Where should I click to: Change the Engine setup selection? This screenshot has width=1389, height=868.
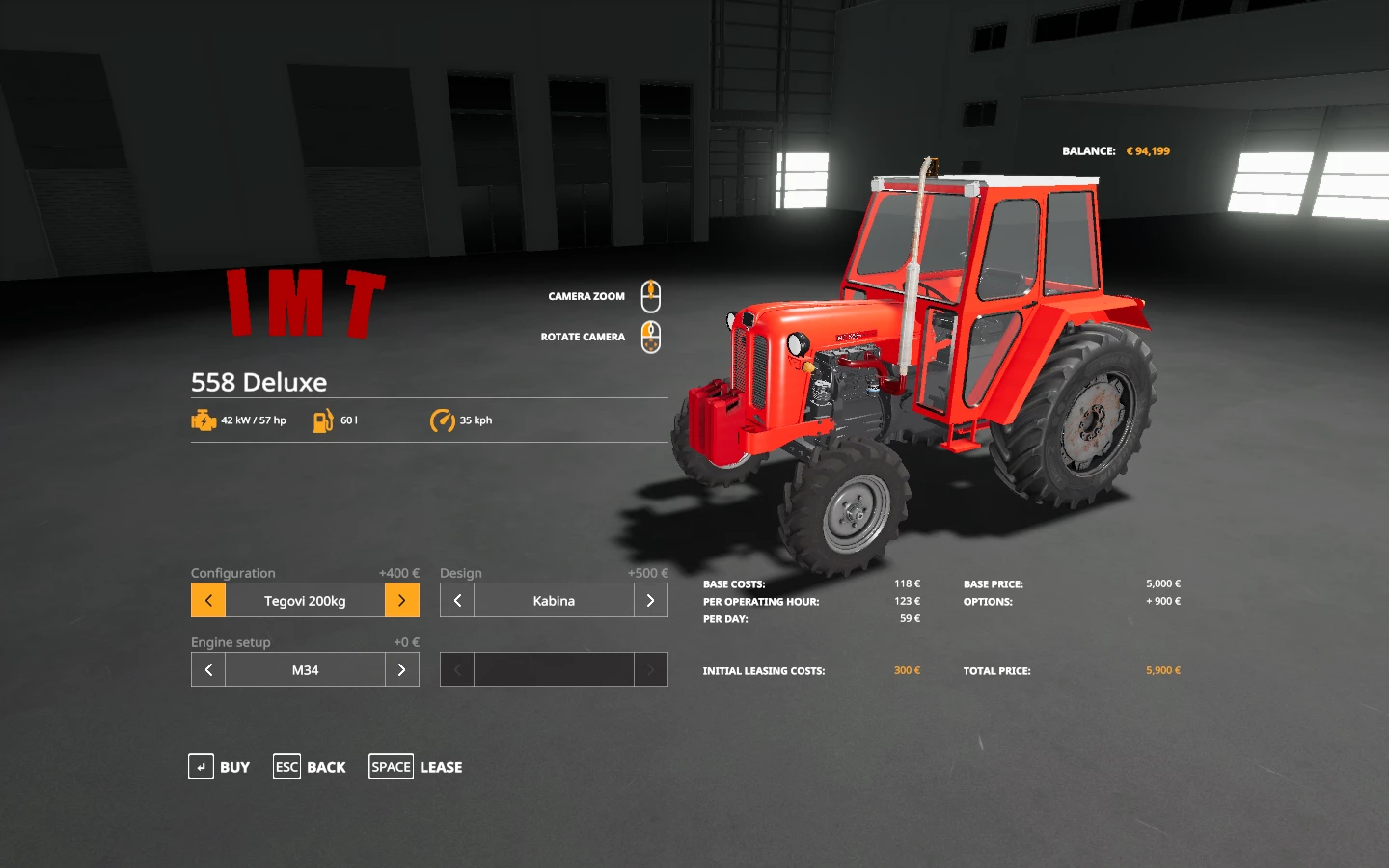tap(402, 668)
